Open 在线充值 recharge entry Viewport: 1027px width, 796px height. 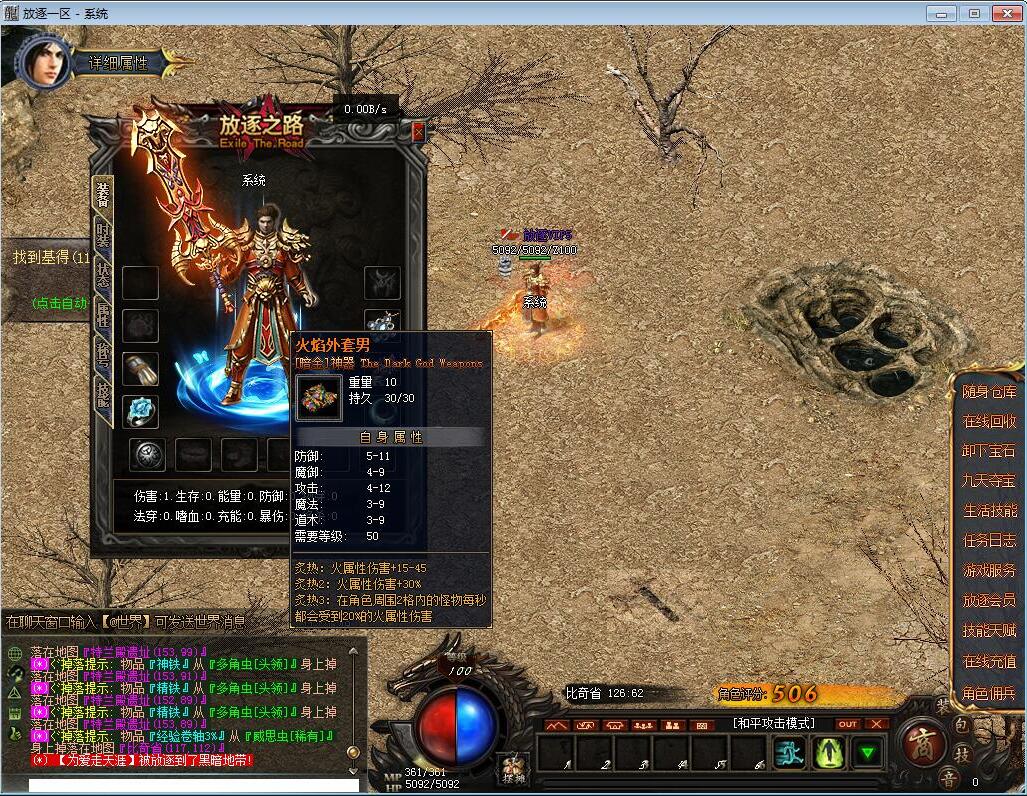click(x=989, y=661)
